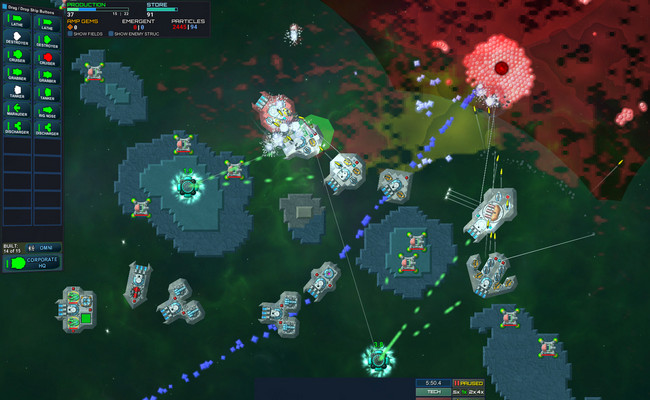Enable the Show Enemy Struc checkbox
Image resolution: width=650 pixels, height=400 pixels.
(x=109, y=34)
